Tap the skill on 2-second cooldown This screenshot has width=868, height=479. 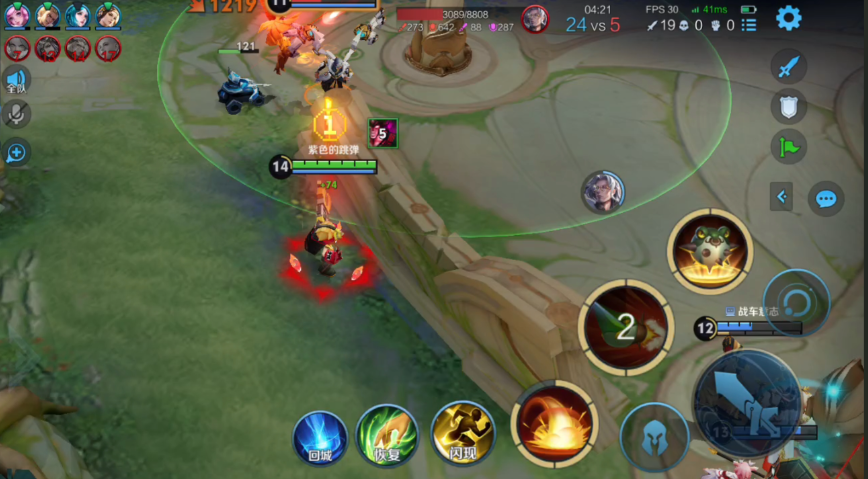tap(625, 326)
